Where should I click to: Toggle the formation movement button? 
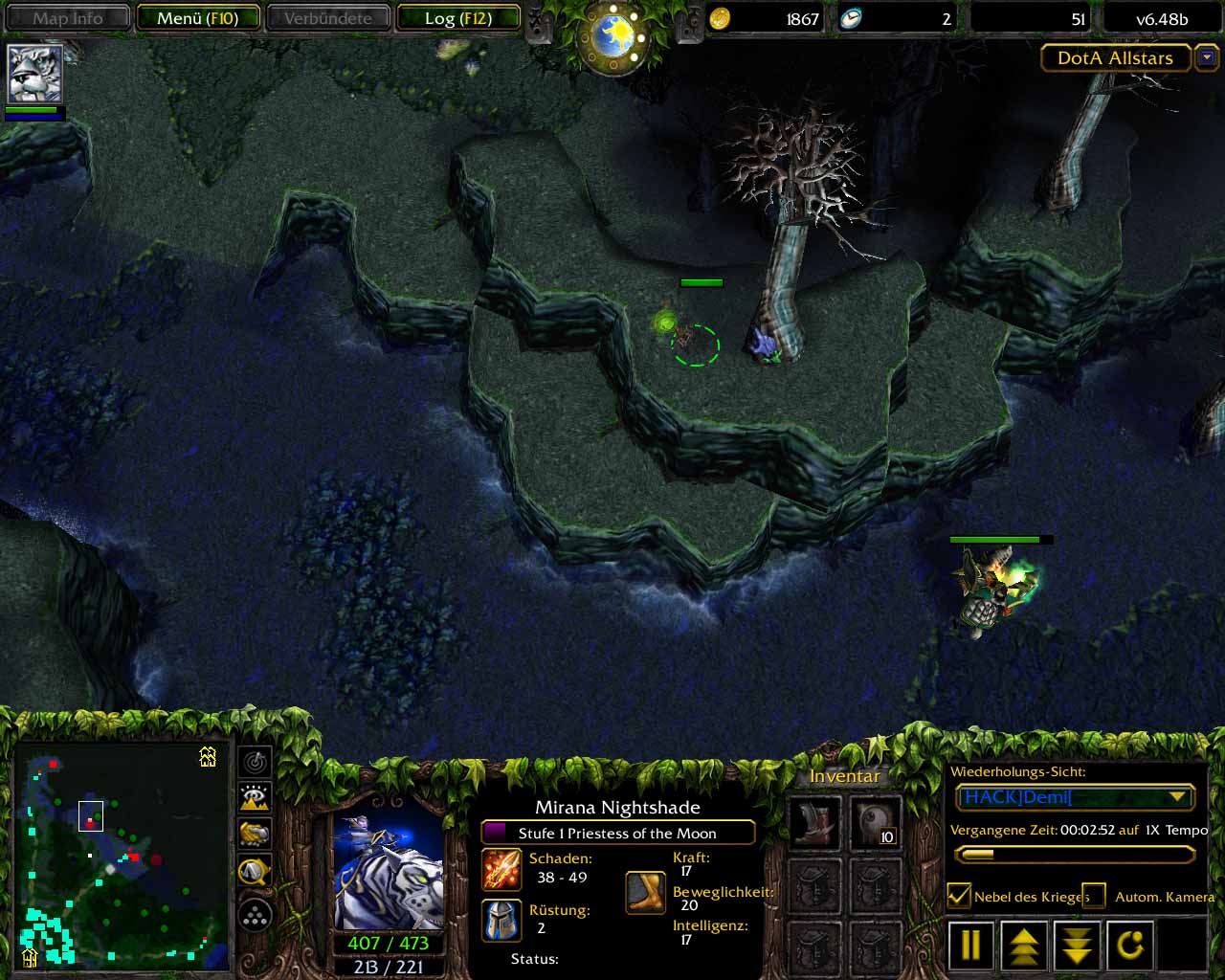point(255,916)
